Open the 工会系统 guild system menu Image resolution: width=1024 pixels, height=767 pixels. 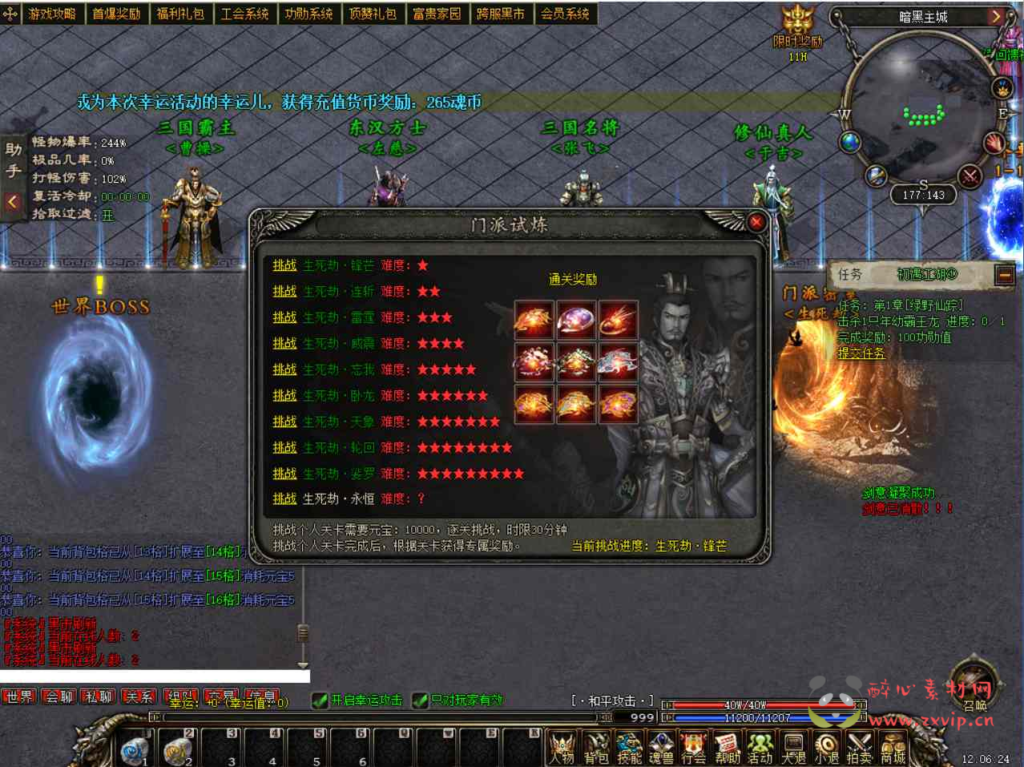tap(244, 14)
